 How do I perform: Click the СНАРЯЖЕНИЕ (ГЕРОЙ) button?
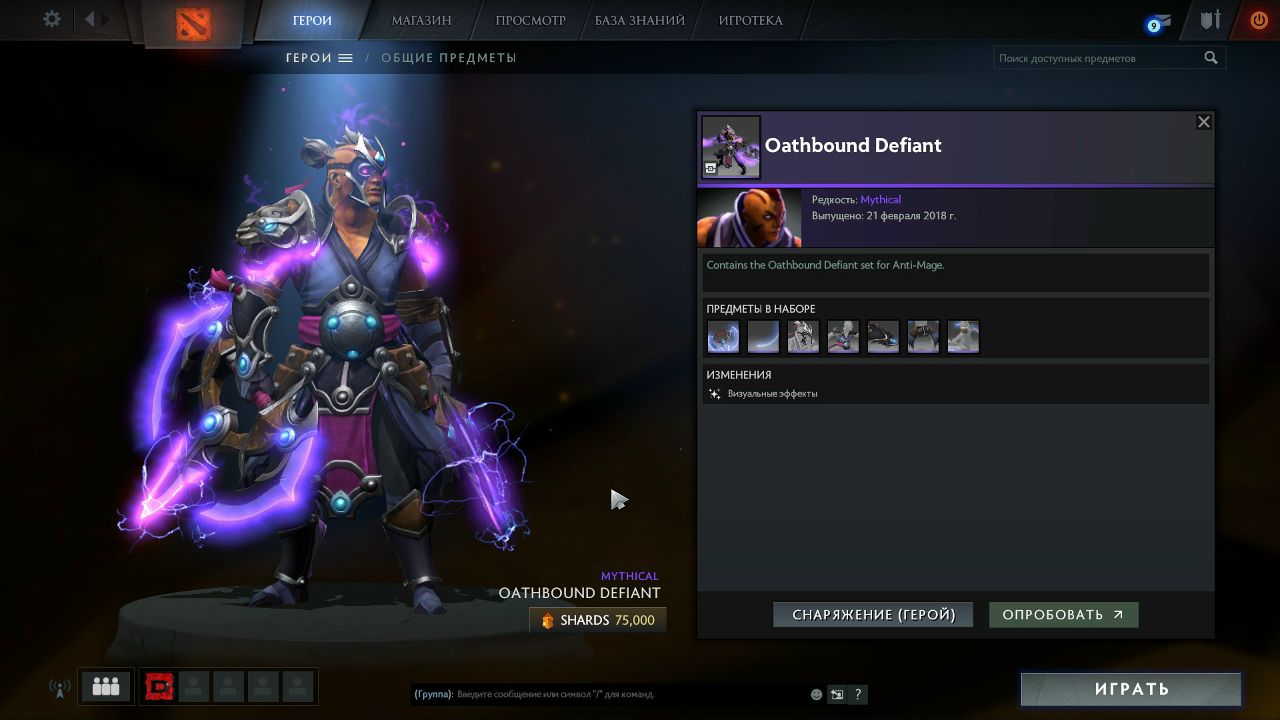873,615
